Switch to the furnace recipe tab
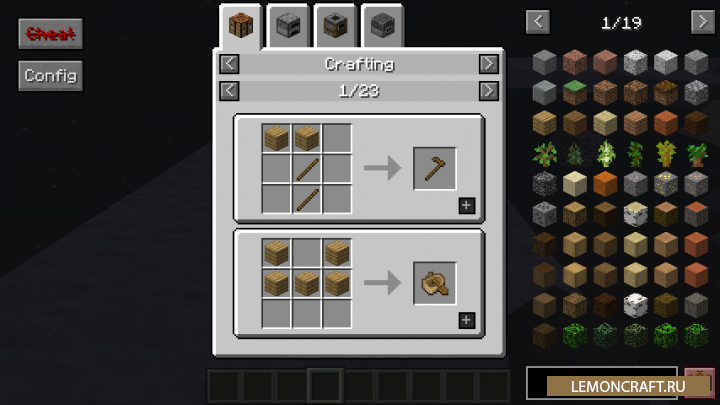This screenshot has height=405, width=720. click(x=288, y=24)
